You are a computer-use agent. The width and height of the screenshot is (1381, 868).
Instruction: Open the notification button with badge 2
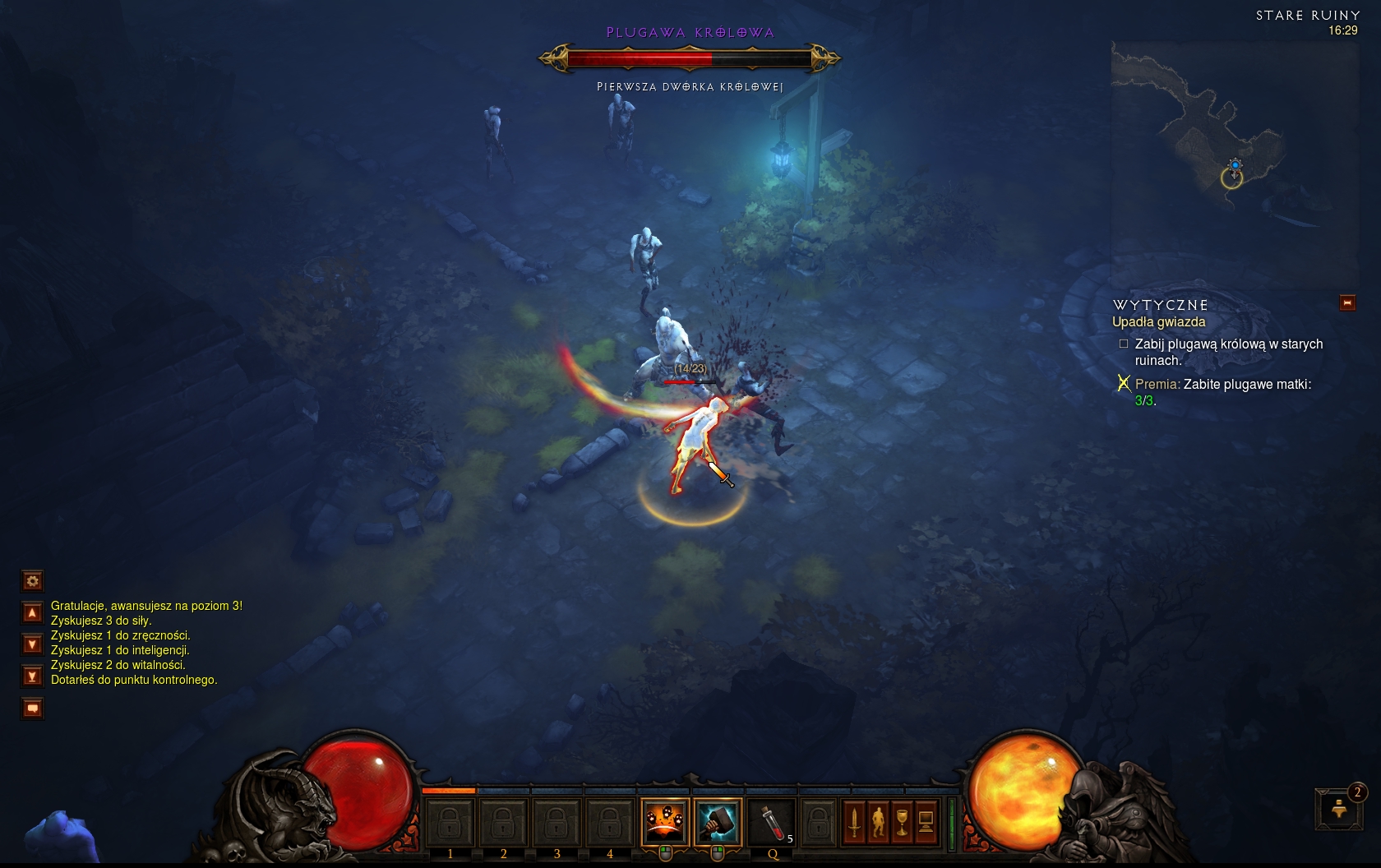[x=1339, y=809]
